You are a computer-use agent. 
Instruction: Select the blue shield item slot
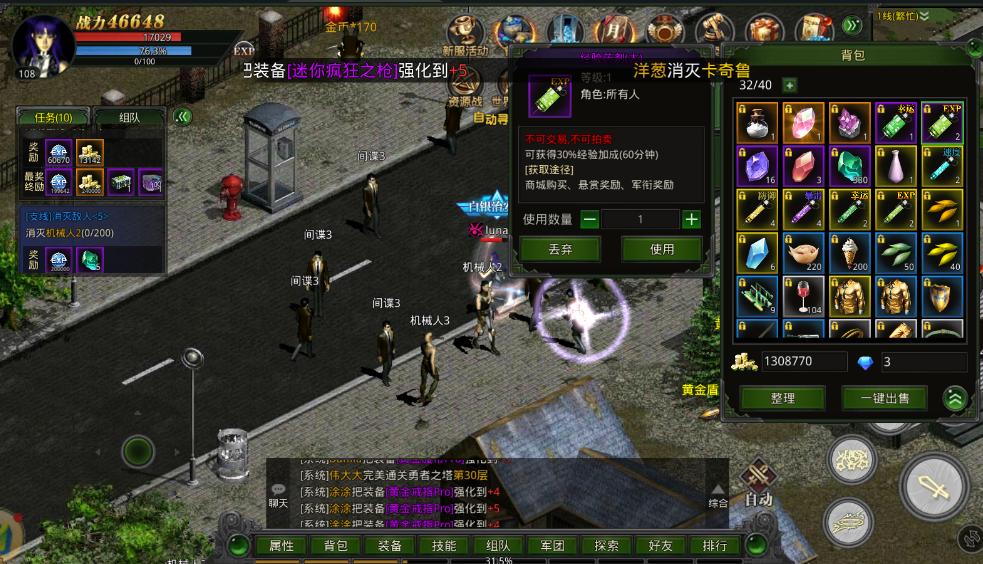[x=941, y=297]
